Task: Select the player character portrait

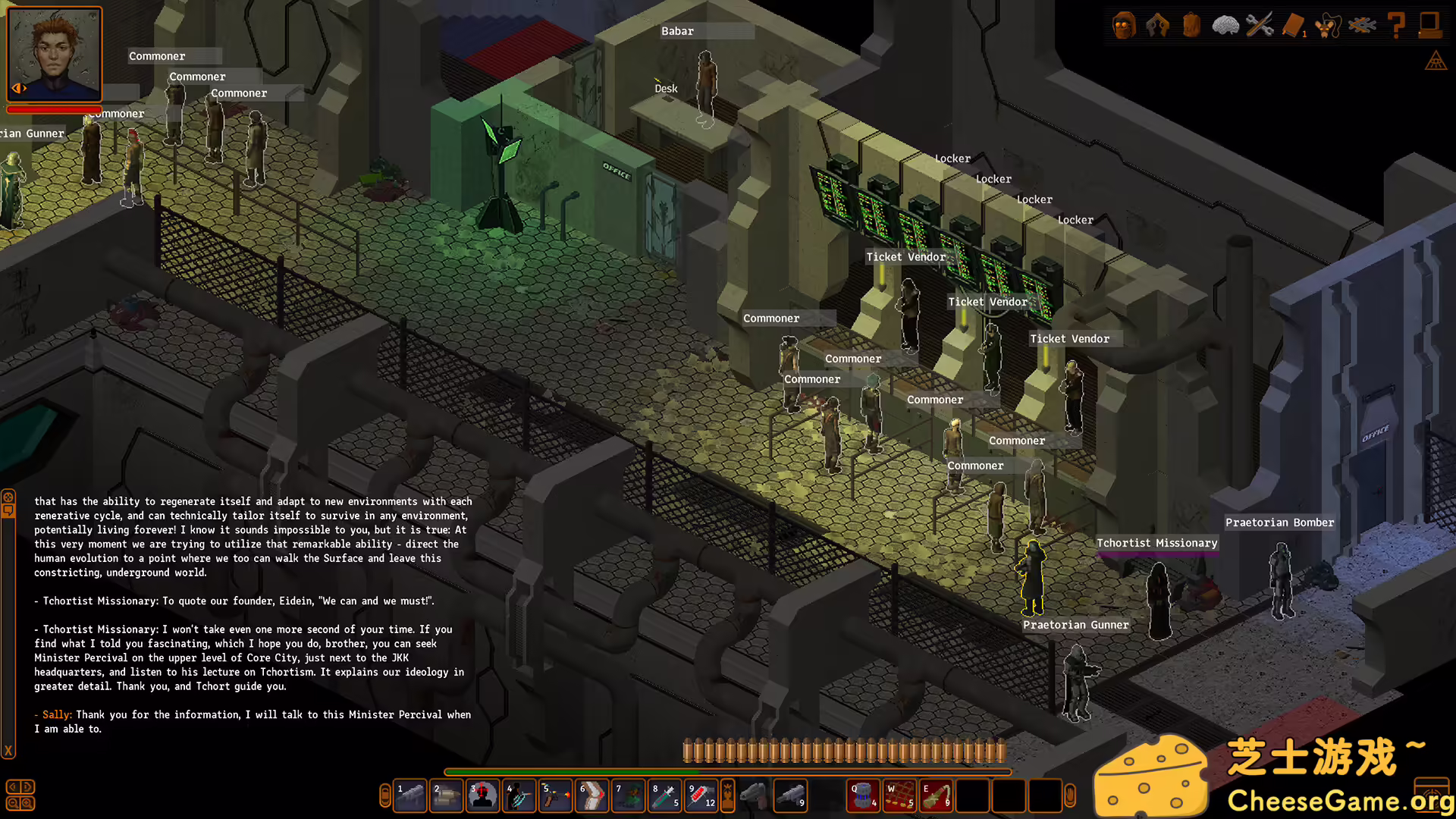Action: tap(55, 53)
